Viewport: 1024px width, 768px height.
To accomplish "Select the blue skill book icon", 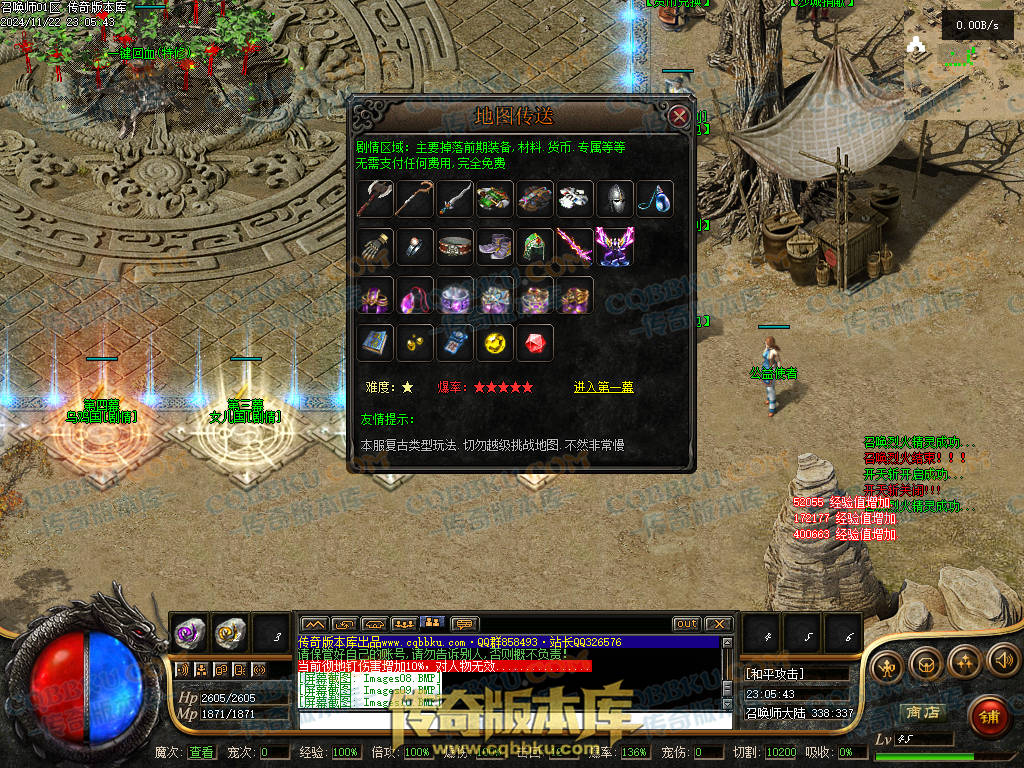I will (375, 343).
